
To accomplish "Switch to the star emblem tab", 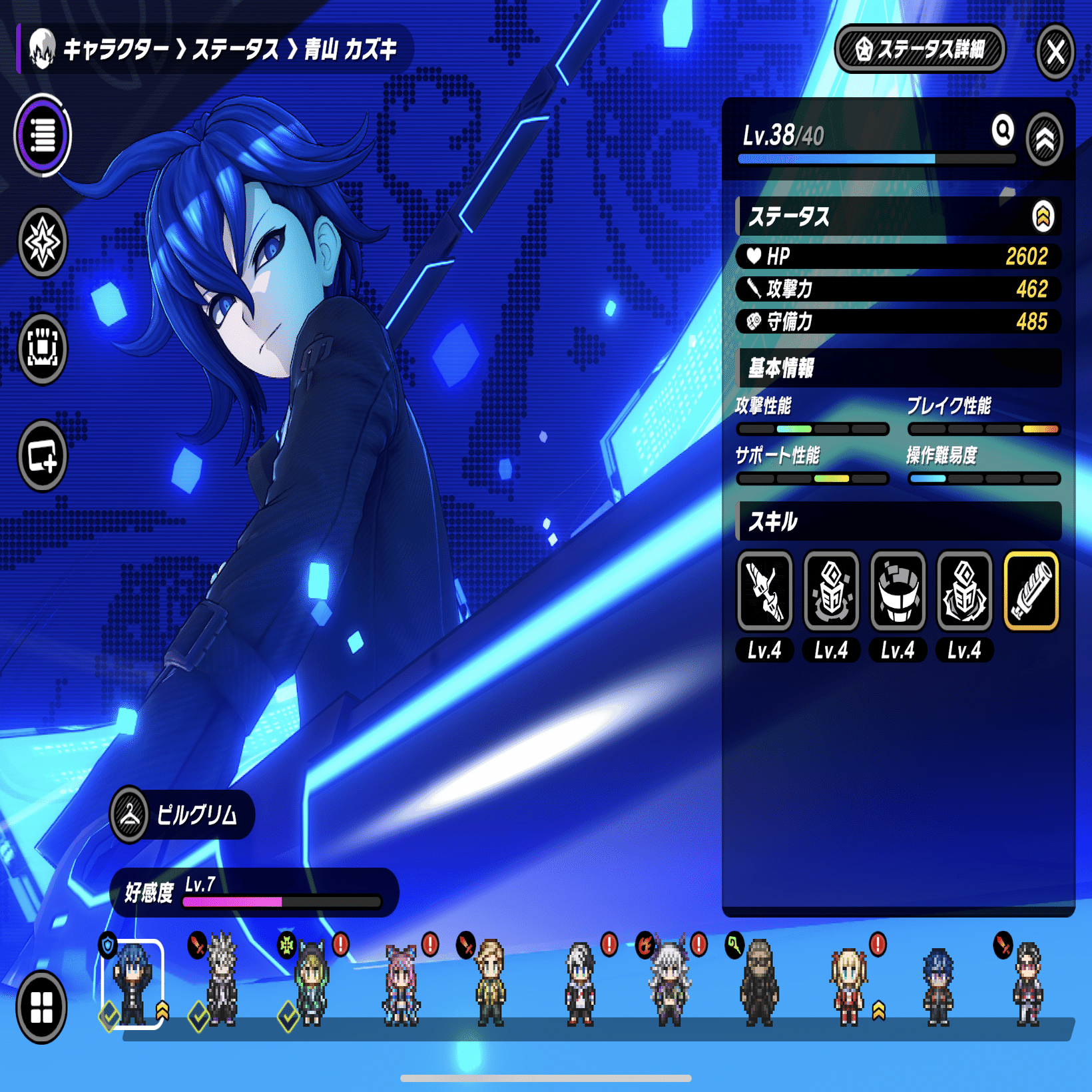I will point(43,242).
